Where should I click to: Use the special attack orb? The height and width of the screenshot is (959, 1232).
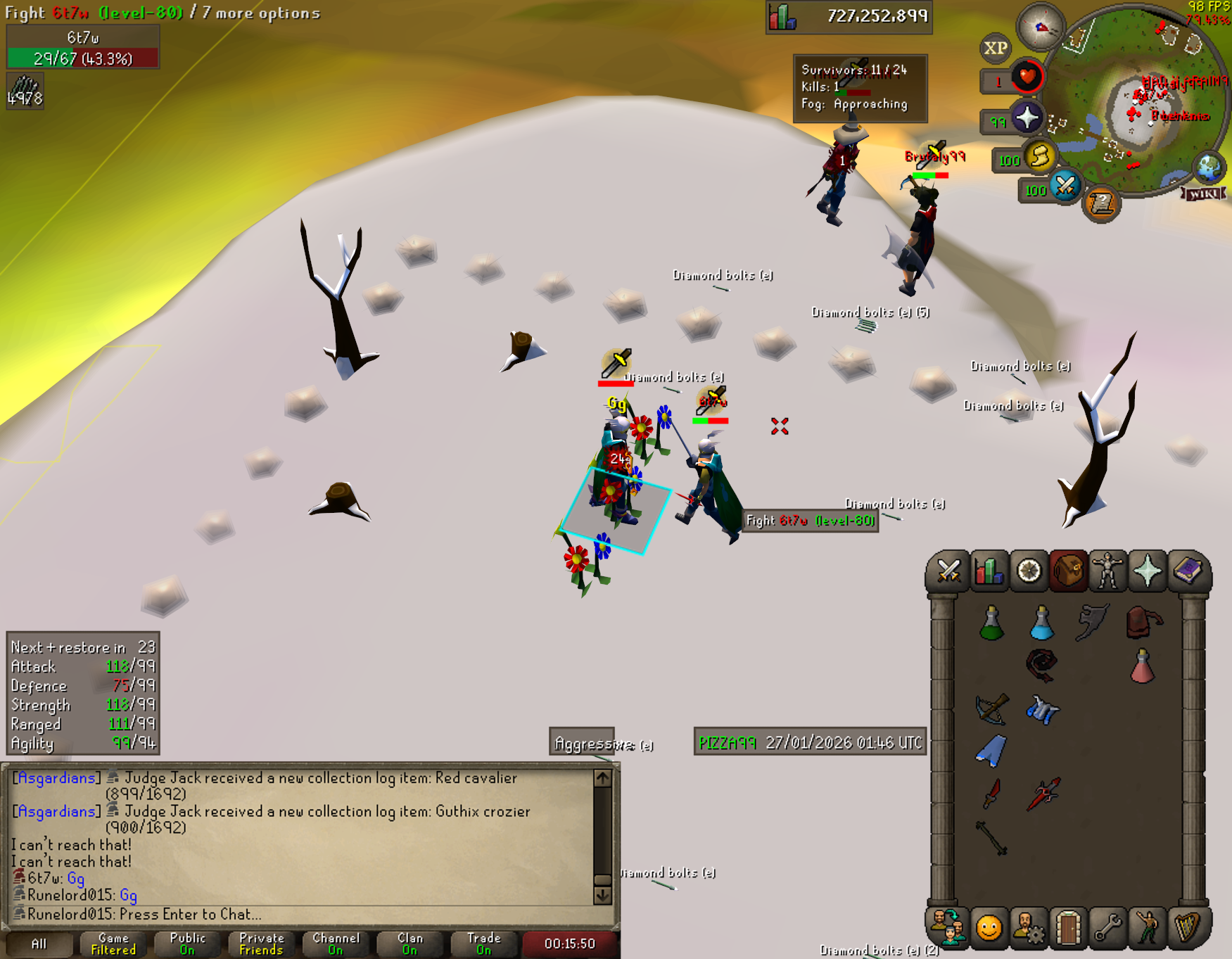[1065, 186]
